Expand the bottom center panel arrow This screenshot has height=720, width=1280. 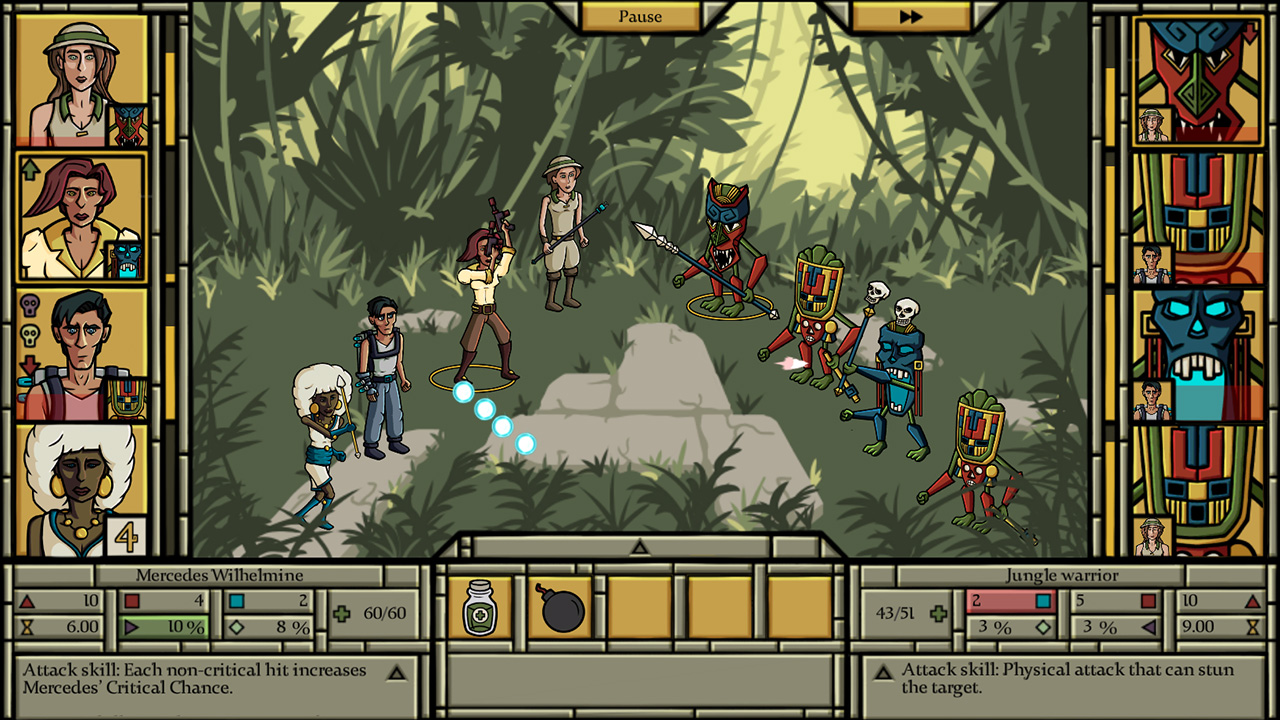coord(638,547)
